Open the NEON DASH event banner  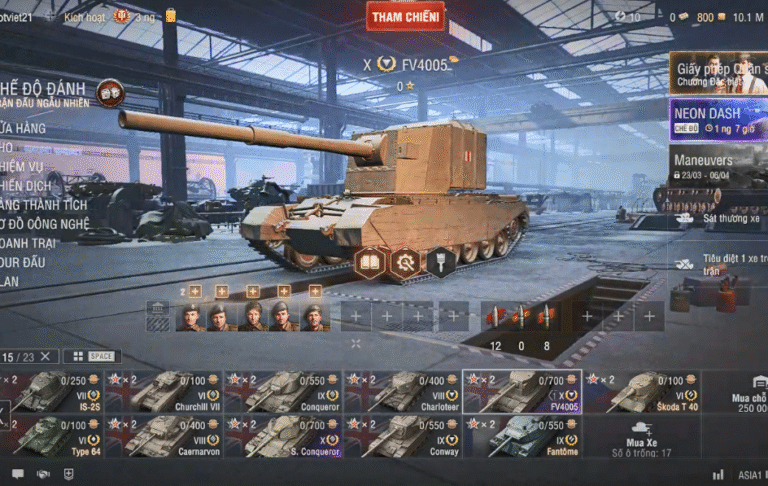coord(717,119)
